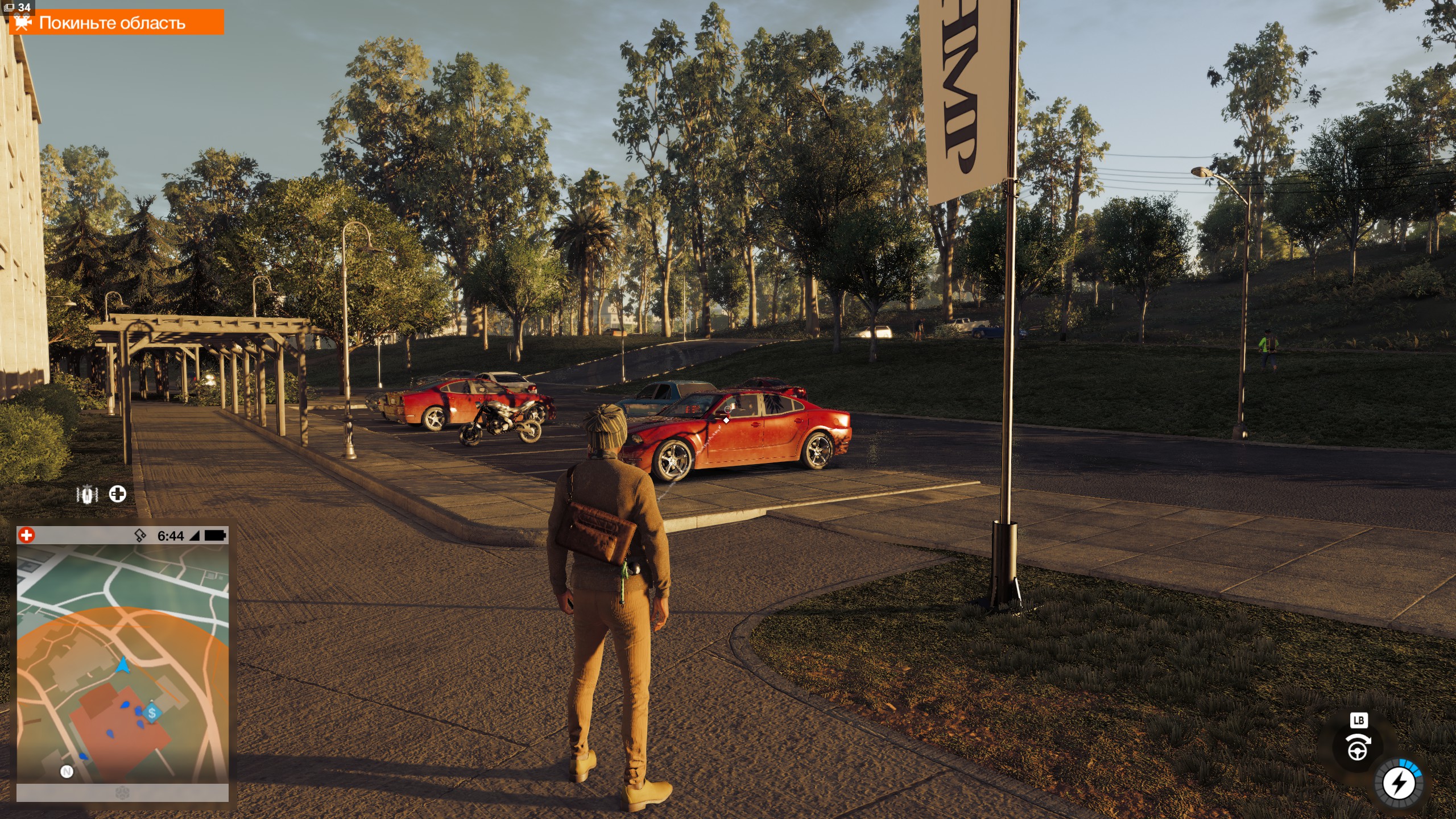This screenshot has width=1456, height=819.
Task: Click the white plus icon above the minimap
Action: [118, 494]
